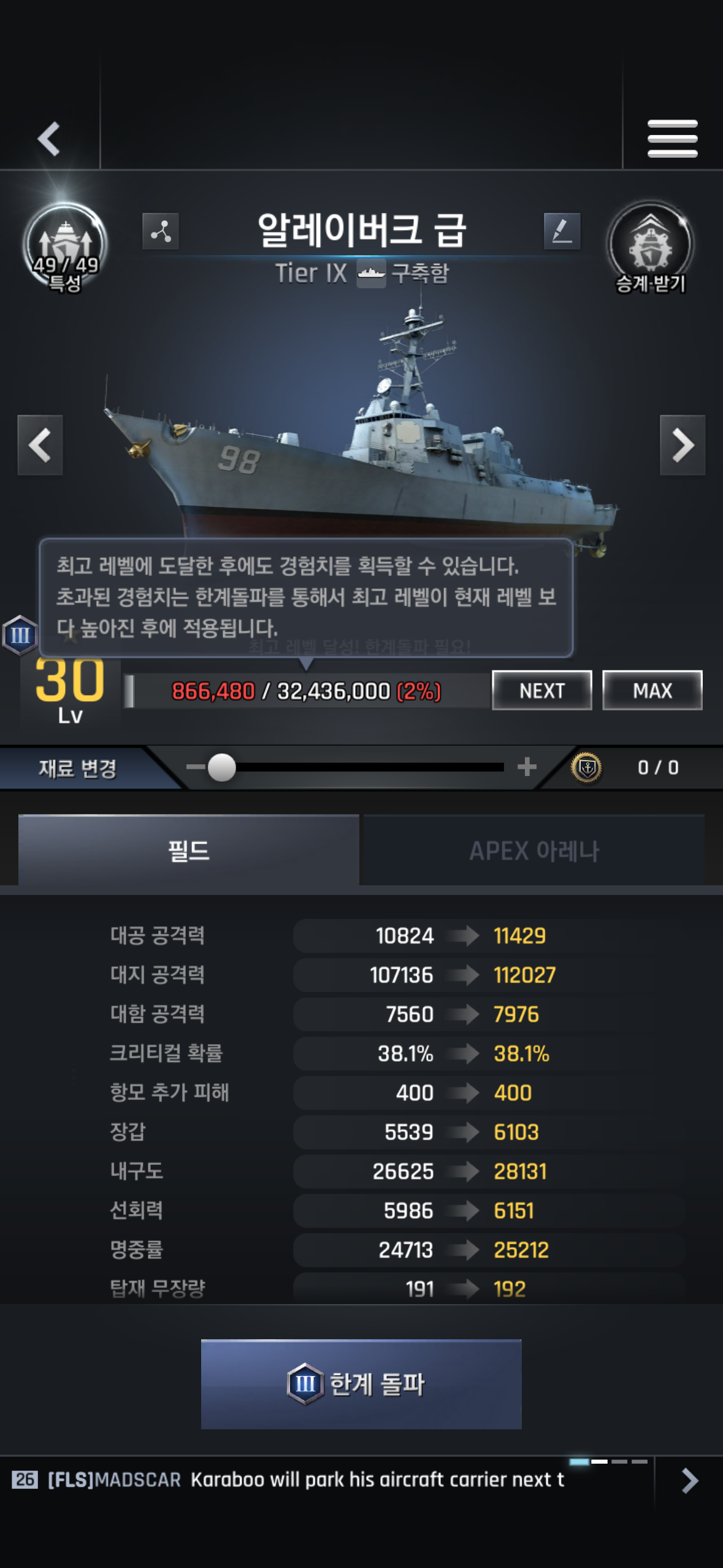Open the hamburger menu

pyautogui.click(x=672, y=139)
